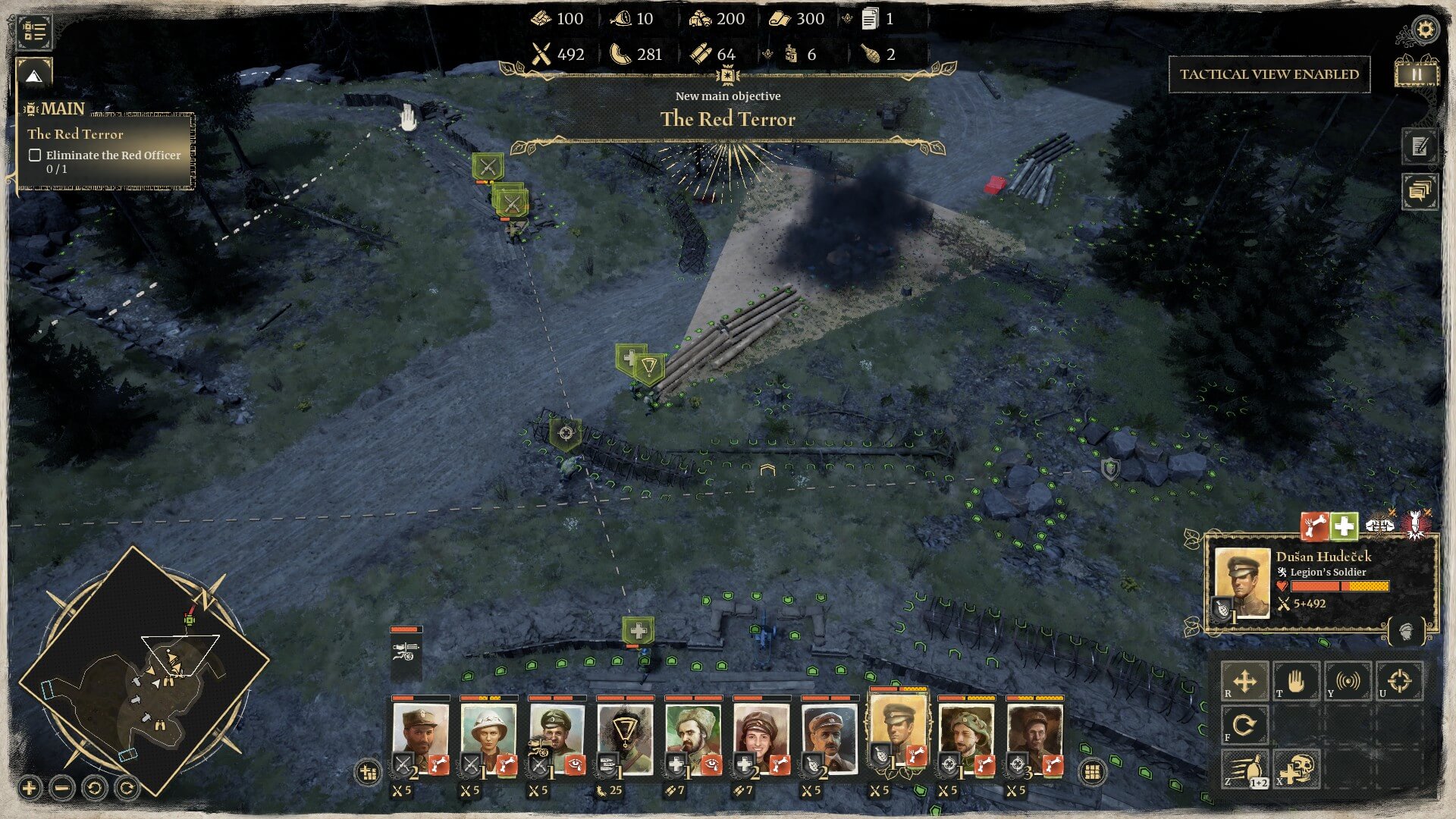1456x819 pixels.
Task: Use the throw grenade ability
Action: [1244, 769]
